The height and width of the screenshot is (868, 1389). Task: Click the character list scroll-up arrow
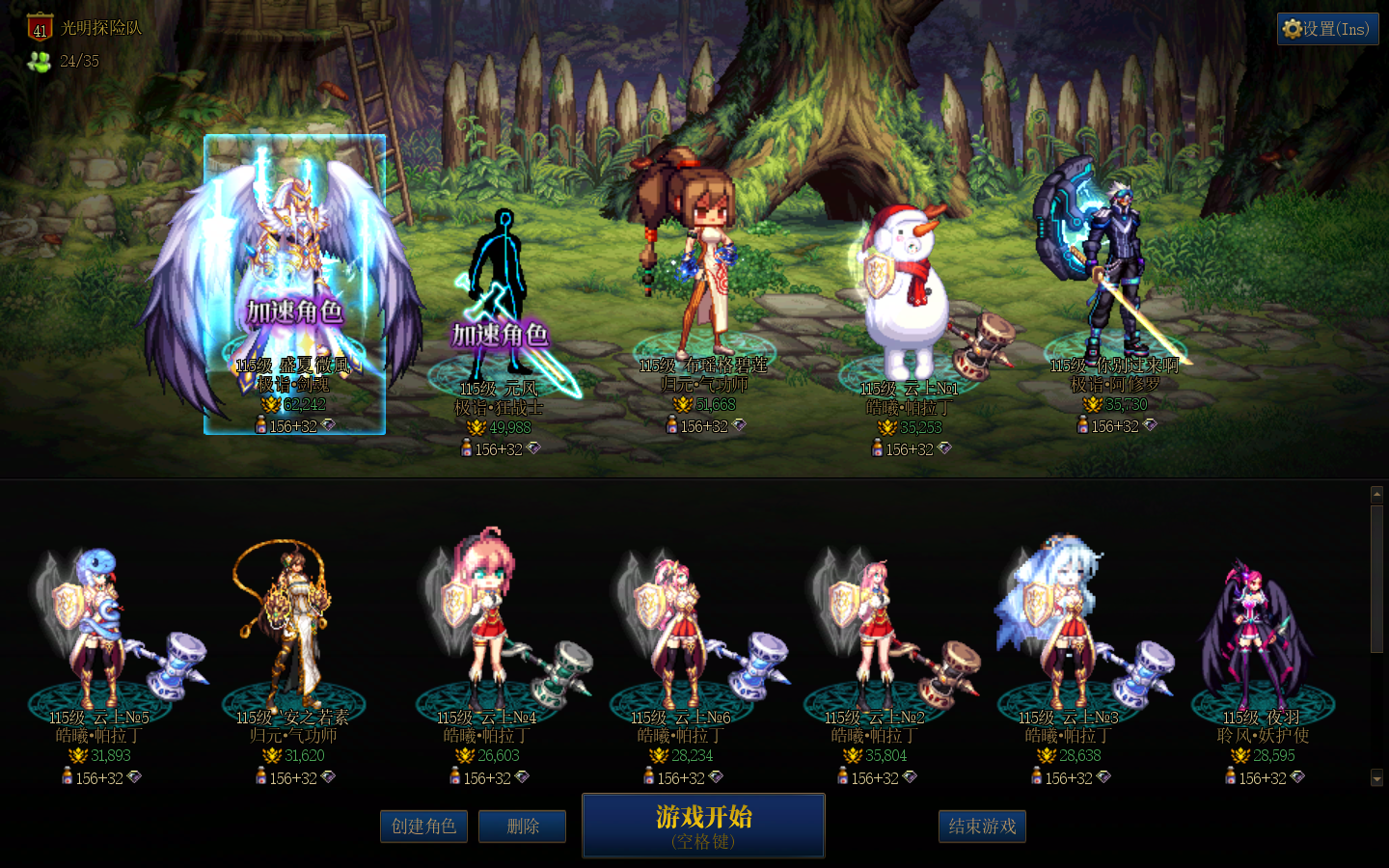point(1376,495)
